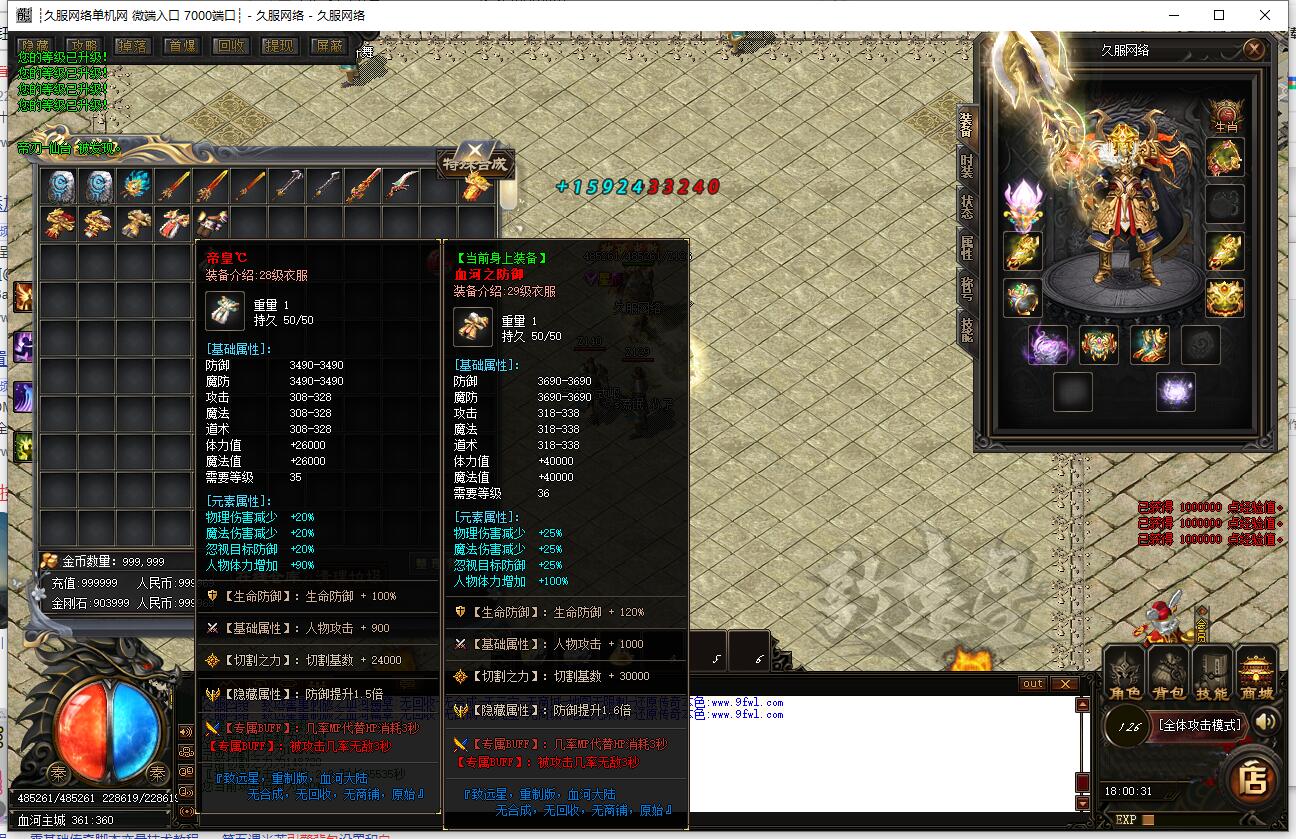
Task: Close the character equipment panel
Action: point(1254,49)
